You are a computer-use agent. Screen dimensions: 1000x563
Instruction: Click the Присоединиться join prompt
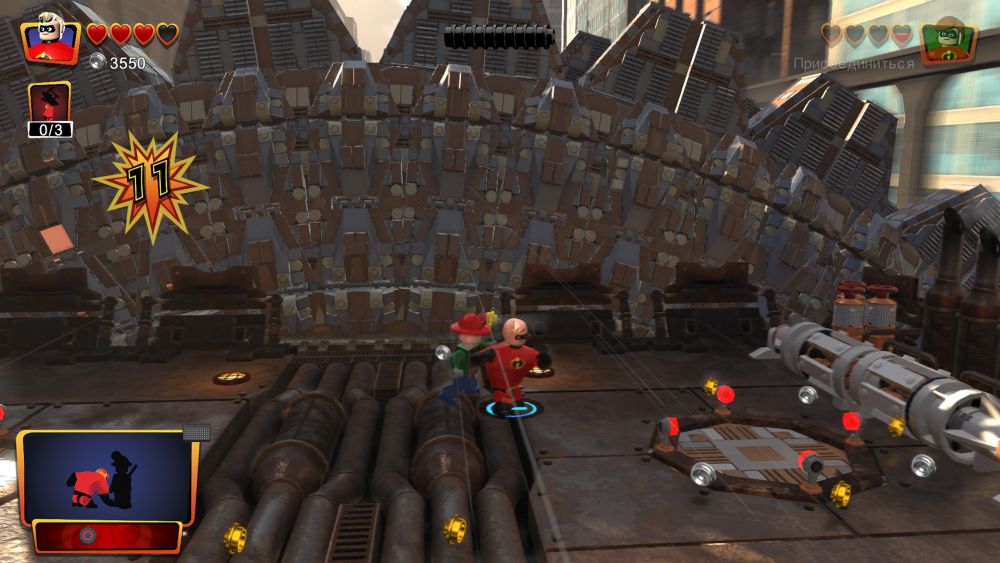pyautogui.click(x=853, y=63)
